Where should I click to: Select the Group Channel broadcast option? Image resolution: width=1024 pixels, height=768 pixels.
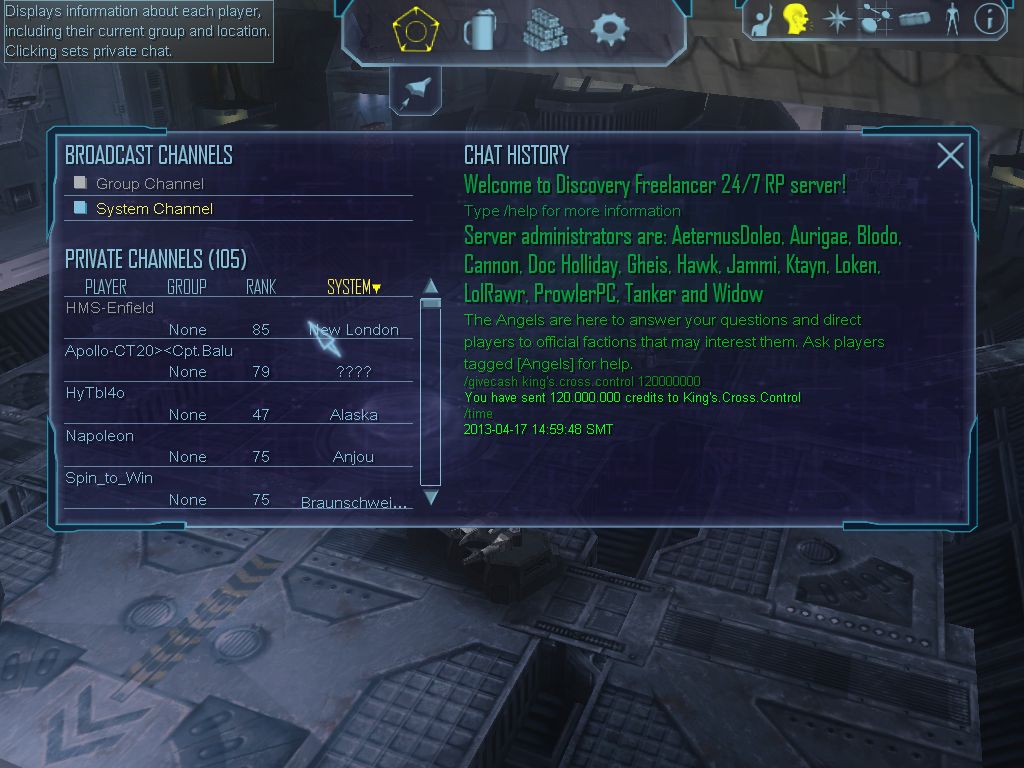pyautogui.click(x=149, y=184)
